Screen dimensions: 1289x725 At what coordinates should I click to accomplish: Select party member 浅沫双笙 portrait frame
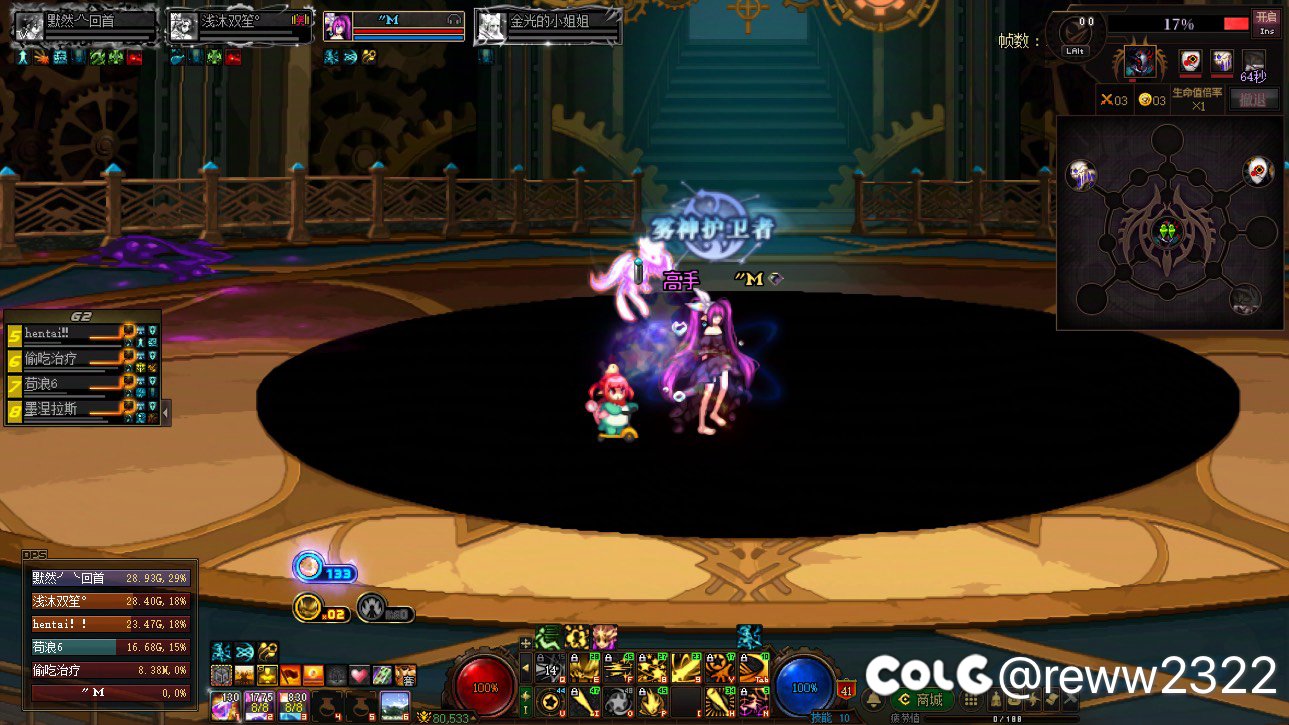240,27
